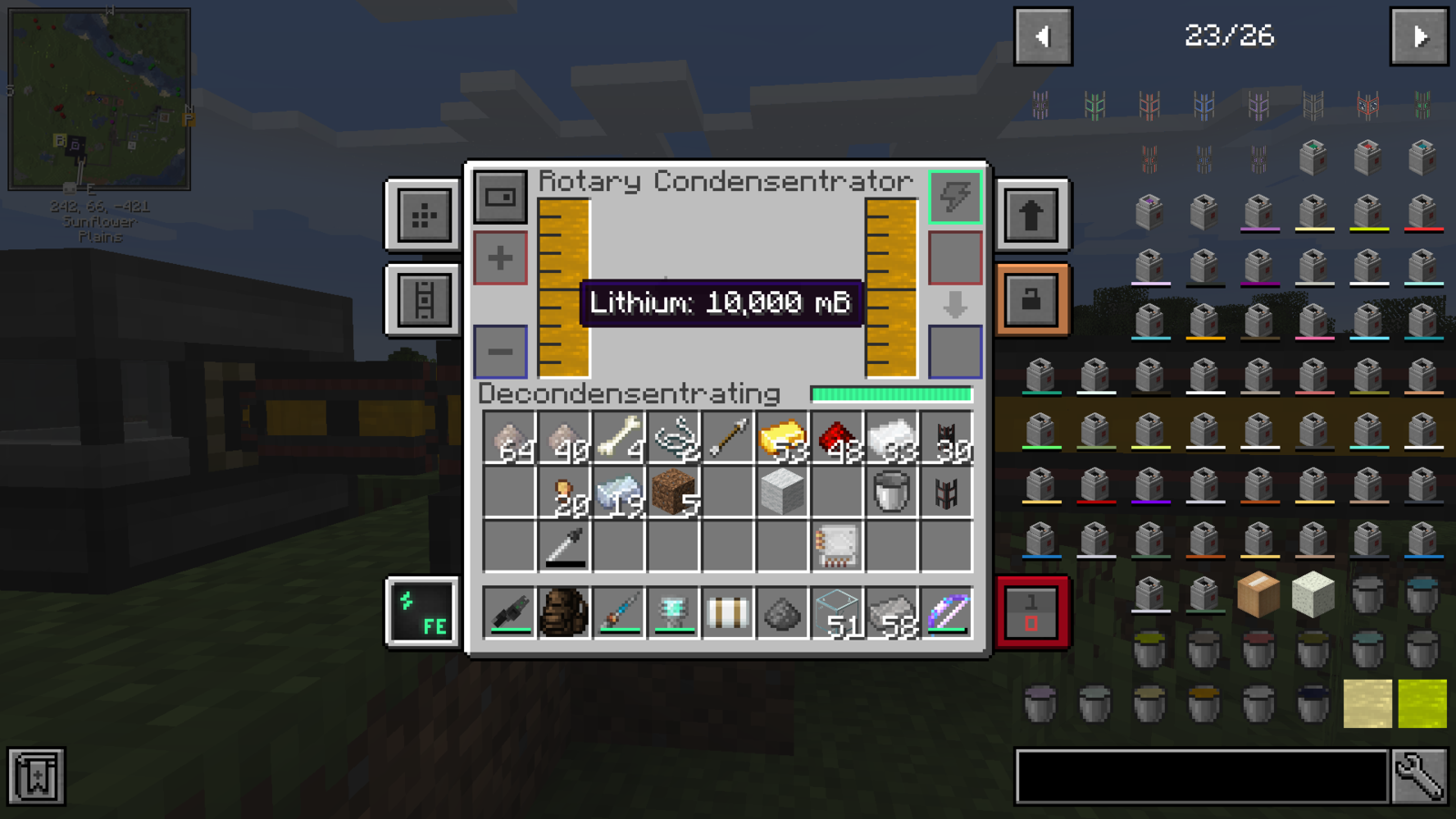Go to next JEI page with the right arrow
The image size is (1456, 819).
pos(1419,36)
